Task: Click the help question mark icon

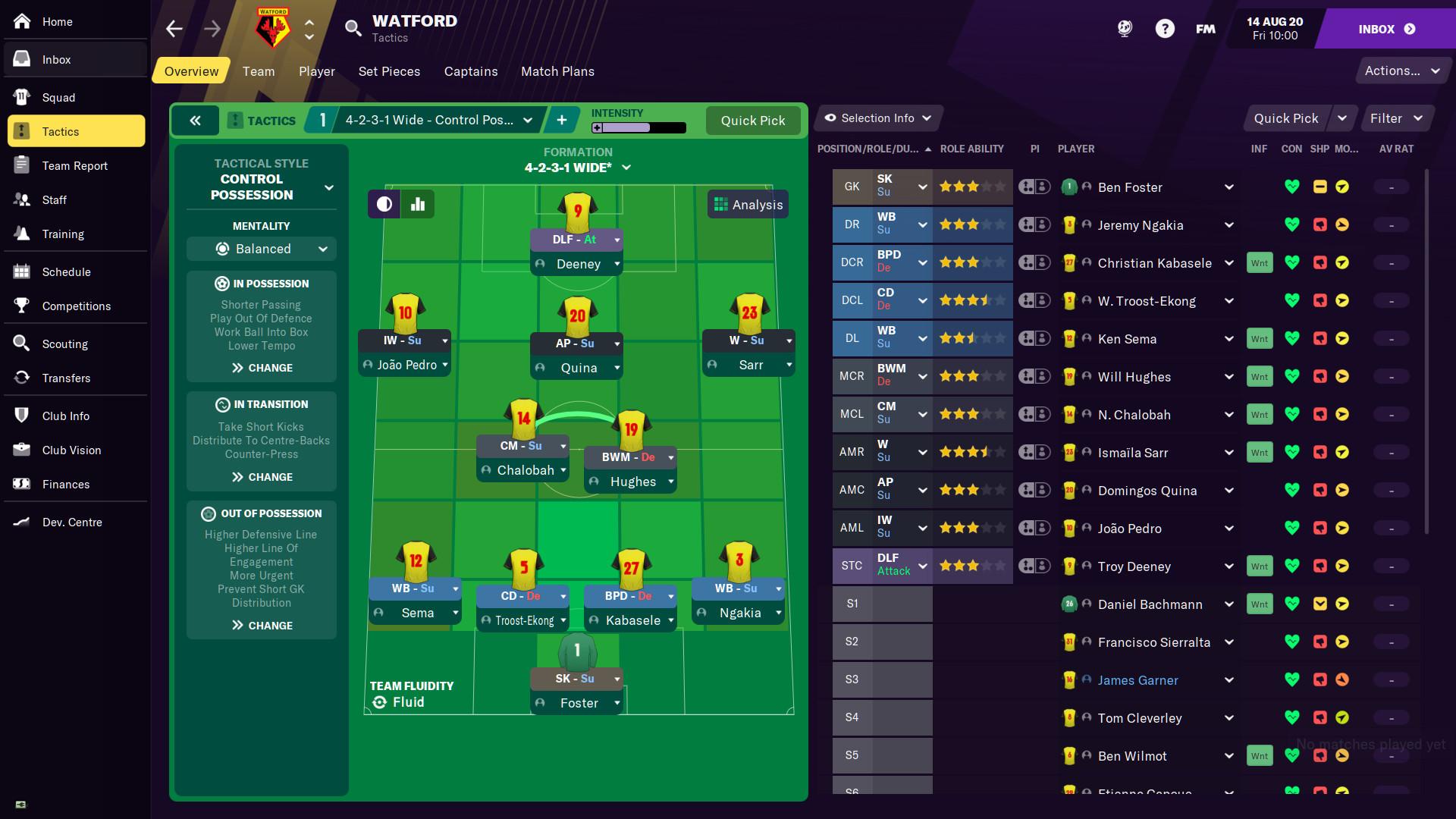Action: pyautogui.click(x=1165, y=28)
